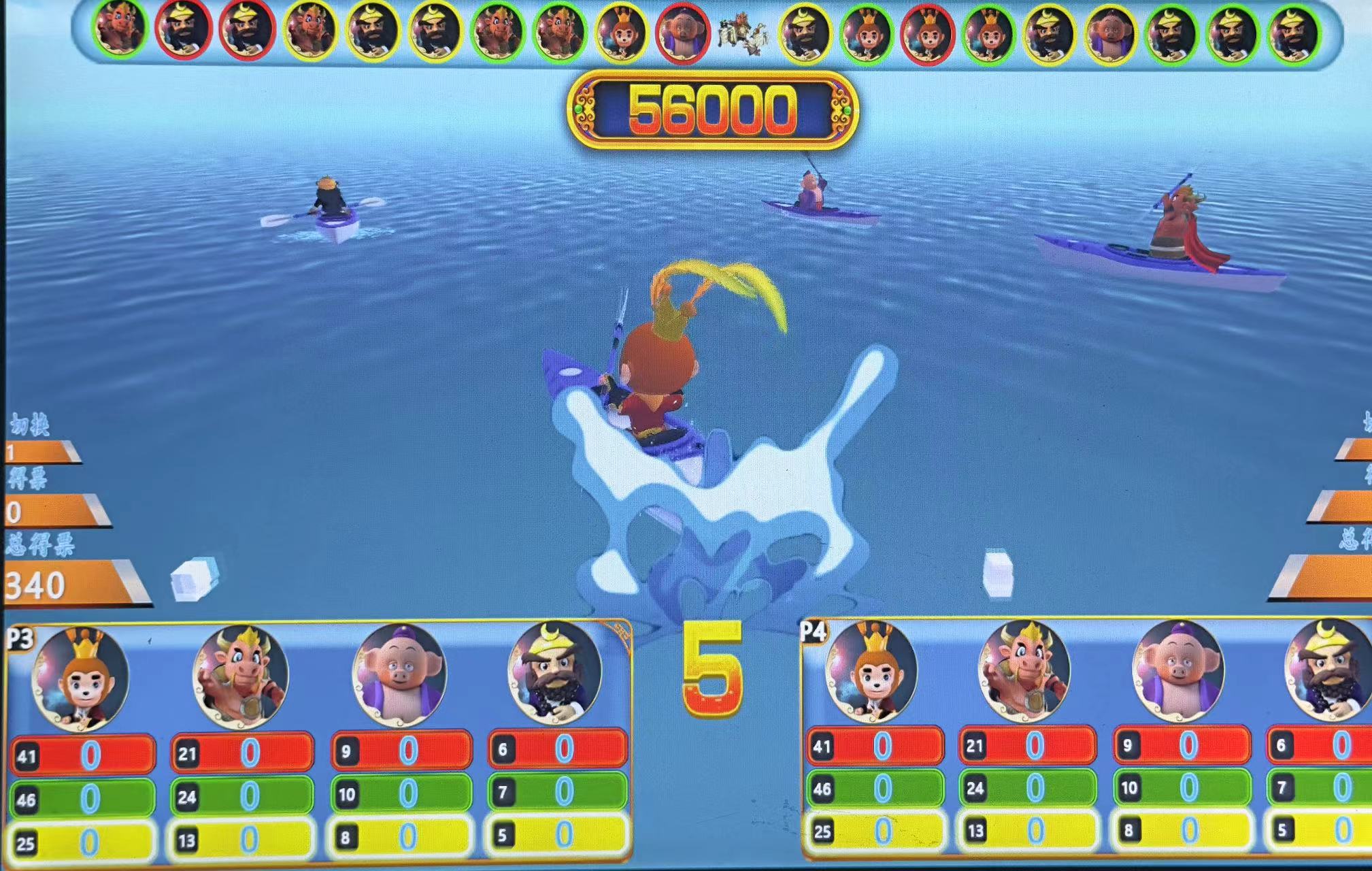Choose P3's green 10 pig bet slot
This screenshot has height=871, width=1372.
[401, 793]
